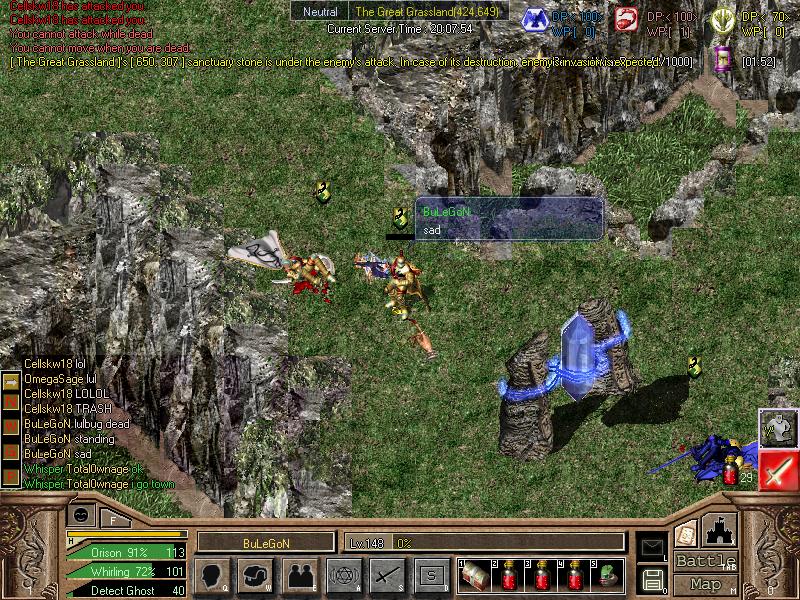Open the hexagram magic button
The image size is (800, 600).
coord(344,575)
